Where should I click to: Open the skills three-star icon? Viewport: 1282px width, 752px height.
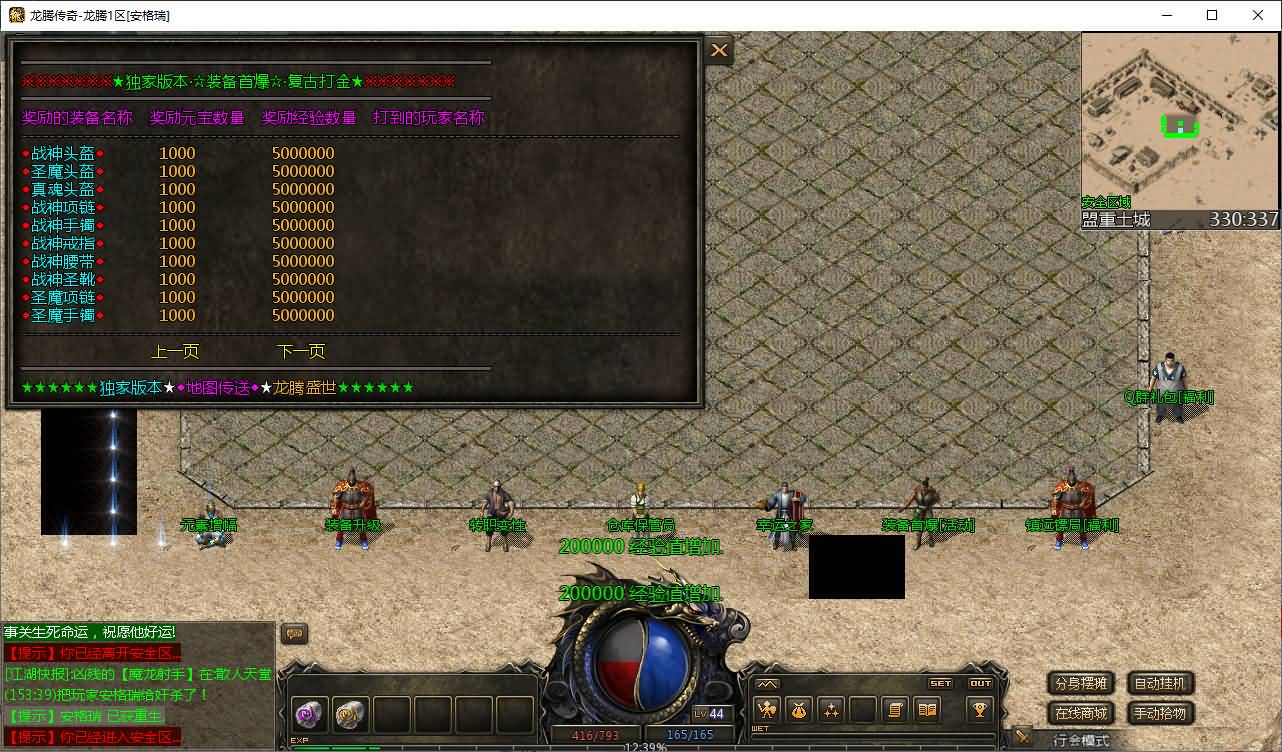click(x=831, y=710)
